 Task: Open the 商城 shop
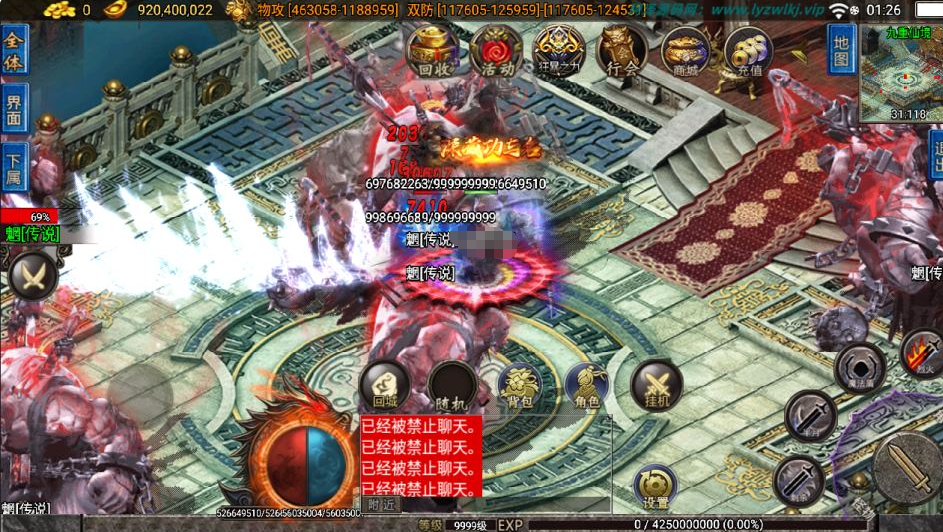pos(685,51)
